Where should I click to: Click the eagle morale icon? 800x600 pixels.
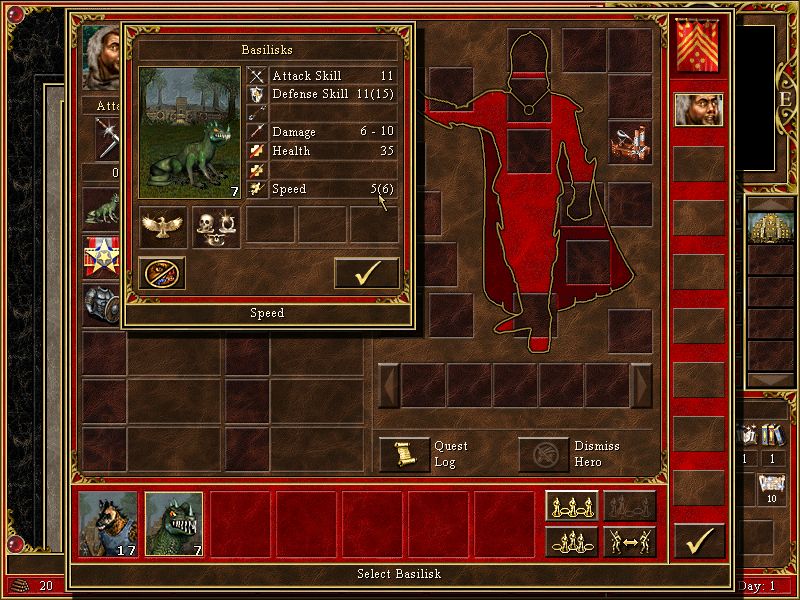[x=164, y=226]
